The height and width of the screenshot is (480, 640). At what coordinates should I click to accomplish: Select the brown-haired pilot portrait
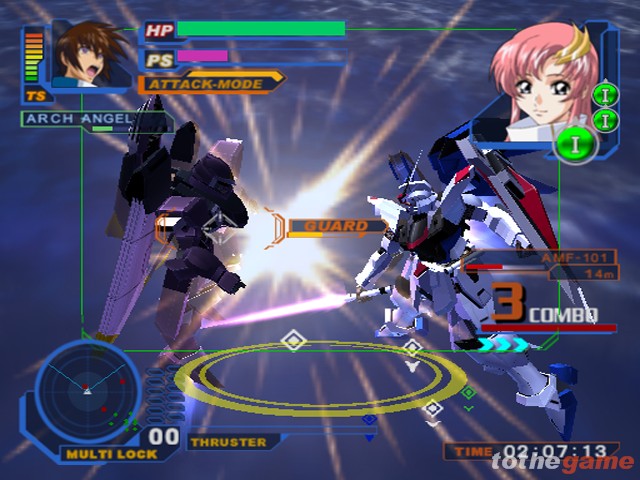(92, 55)
